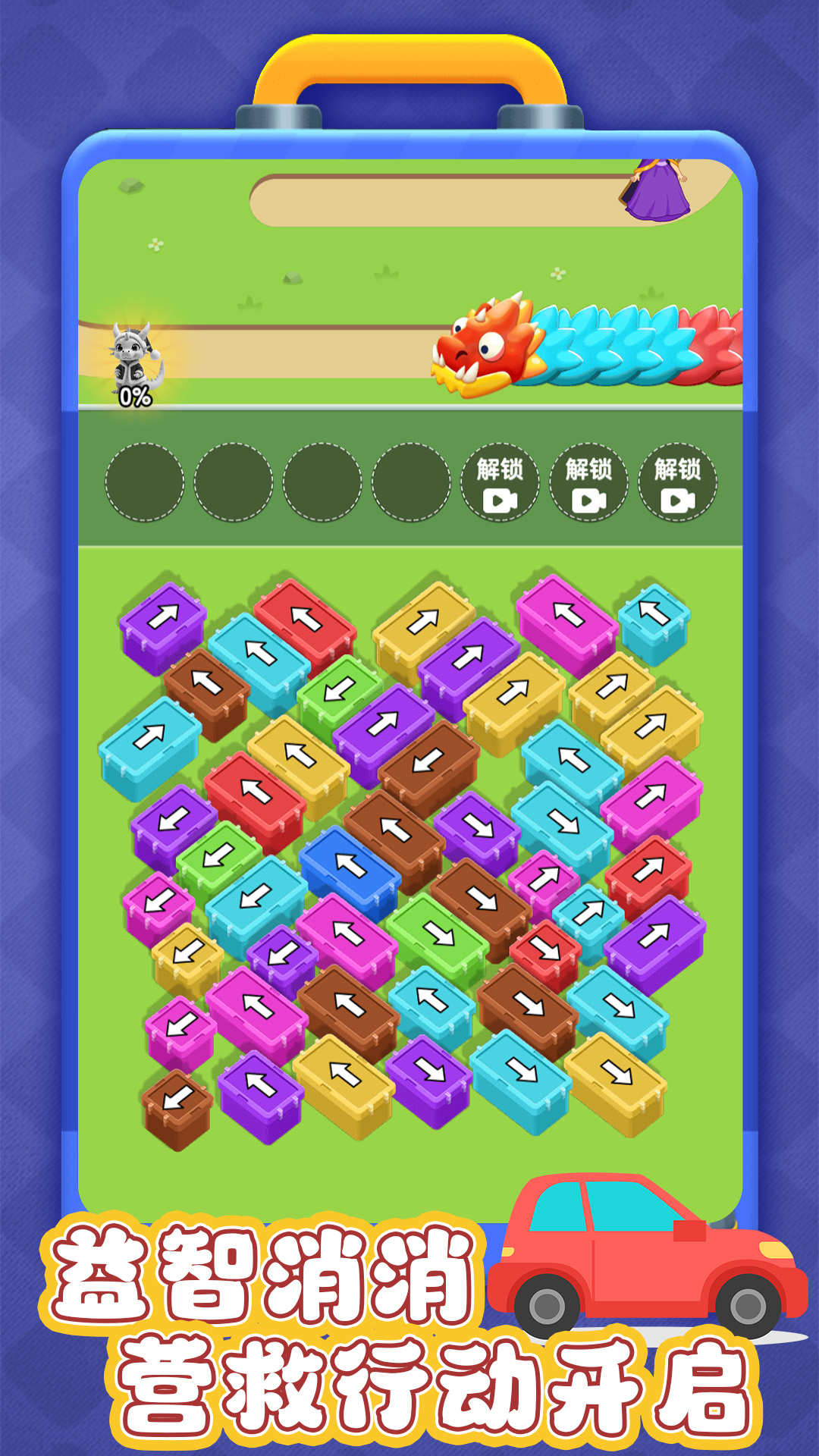Tap the cyan block pointing down-left
This screenshot has width=819, height=1456.
[255, 897]
